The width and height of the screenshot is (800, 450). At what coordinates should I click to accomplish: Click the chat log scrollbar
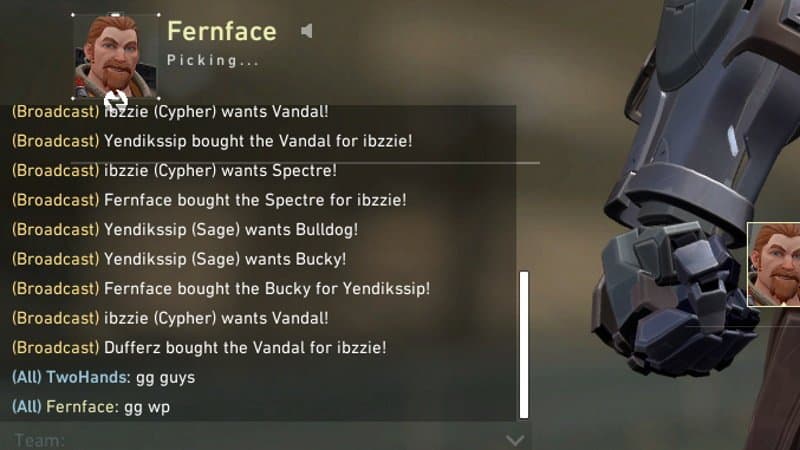tap(523, 345)
